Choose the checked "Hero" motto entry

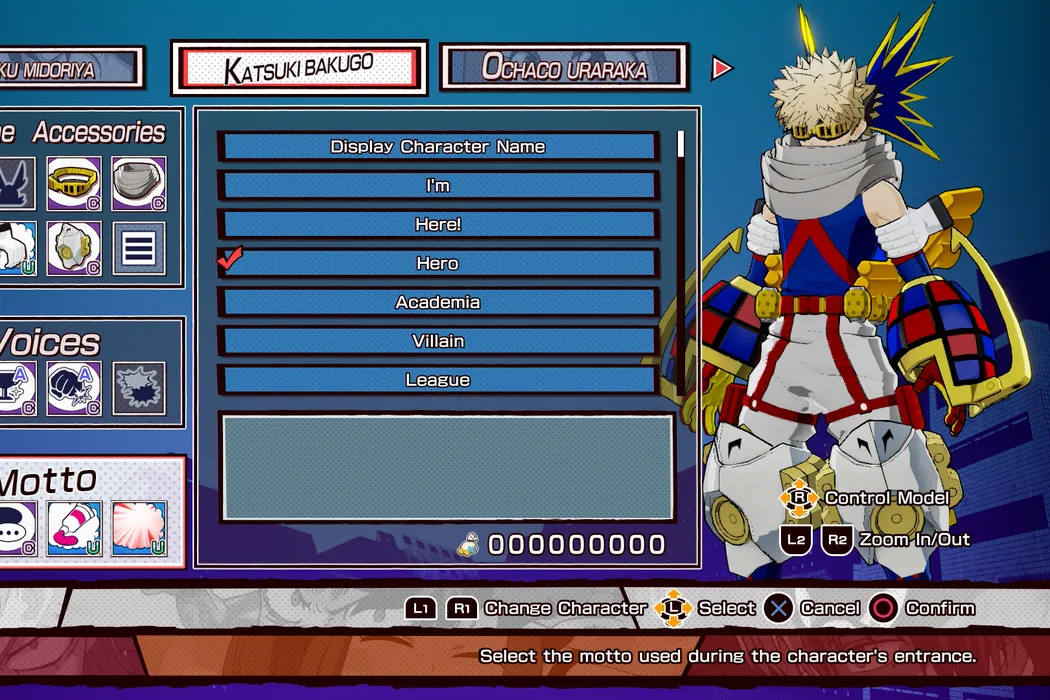(x=437, y=263)
